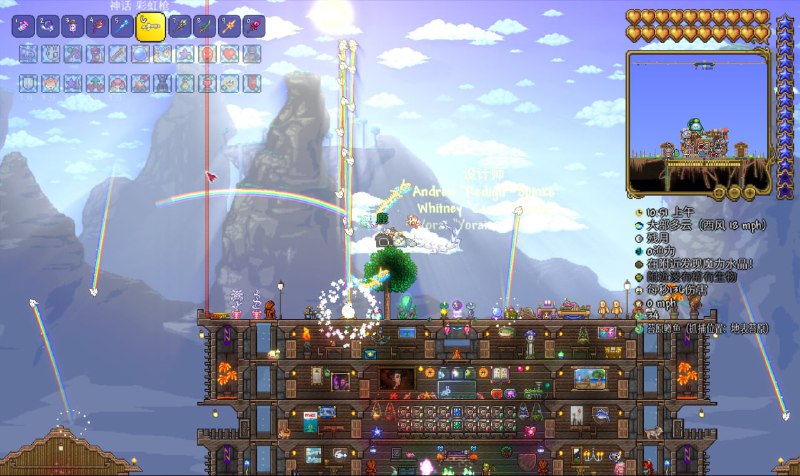Screen dimensions: 800x476
Task: Pick the golden sword in hotbar slot 9
Action: coord(230,26)
